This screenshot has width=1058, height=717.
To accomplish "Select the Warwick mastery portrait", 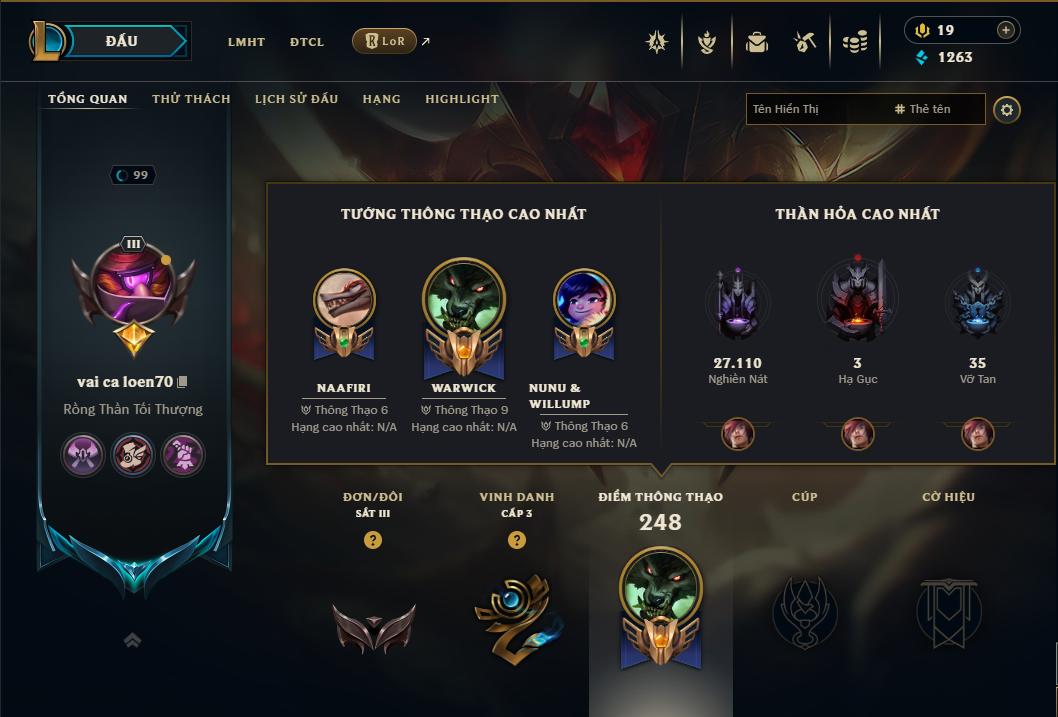I will coord(464,298).
